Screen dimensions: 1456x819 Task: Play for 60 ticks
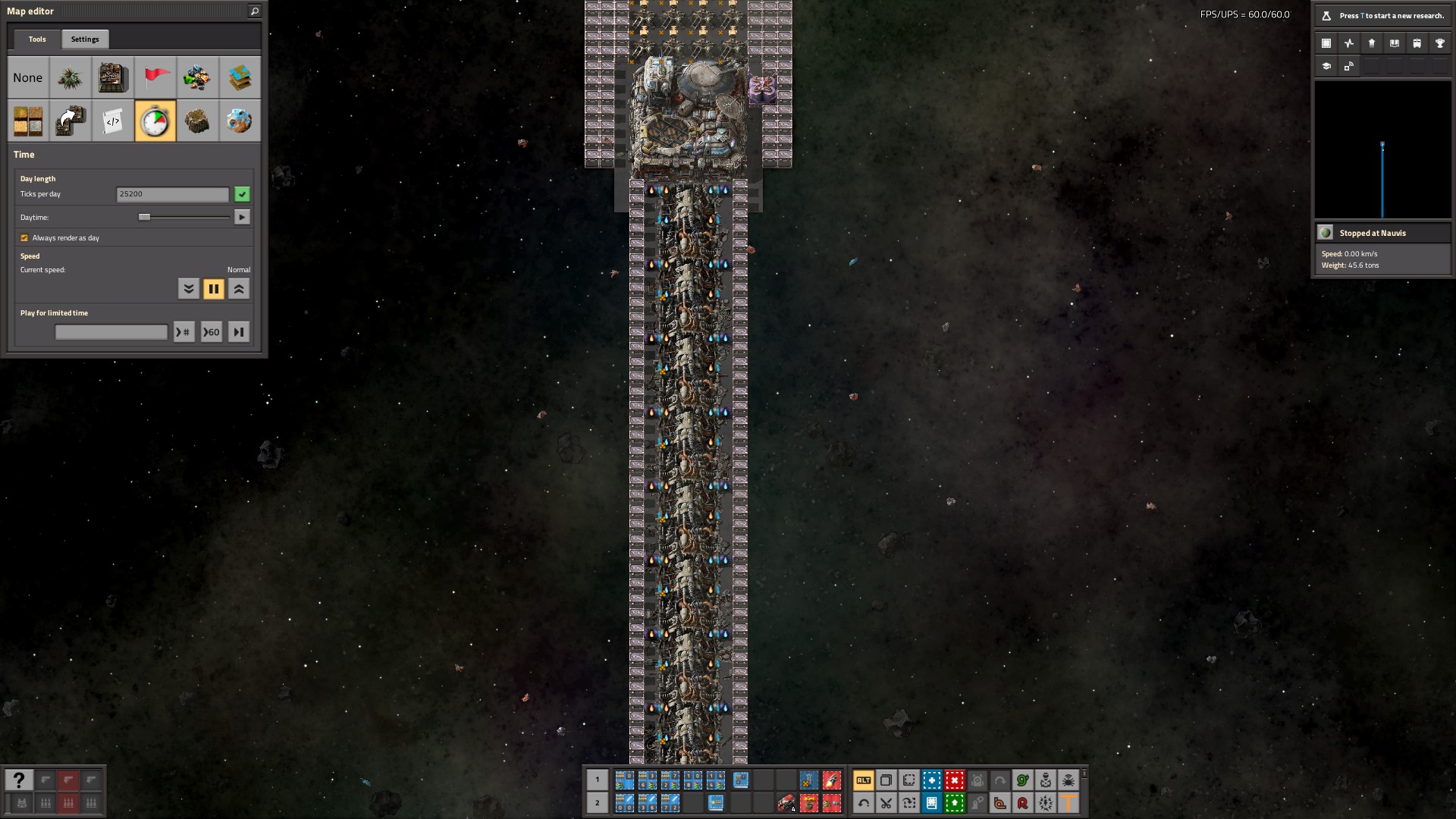(x=212, y=332)
